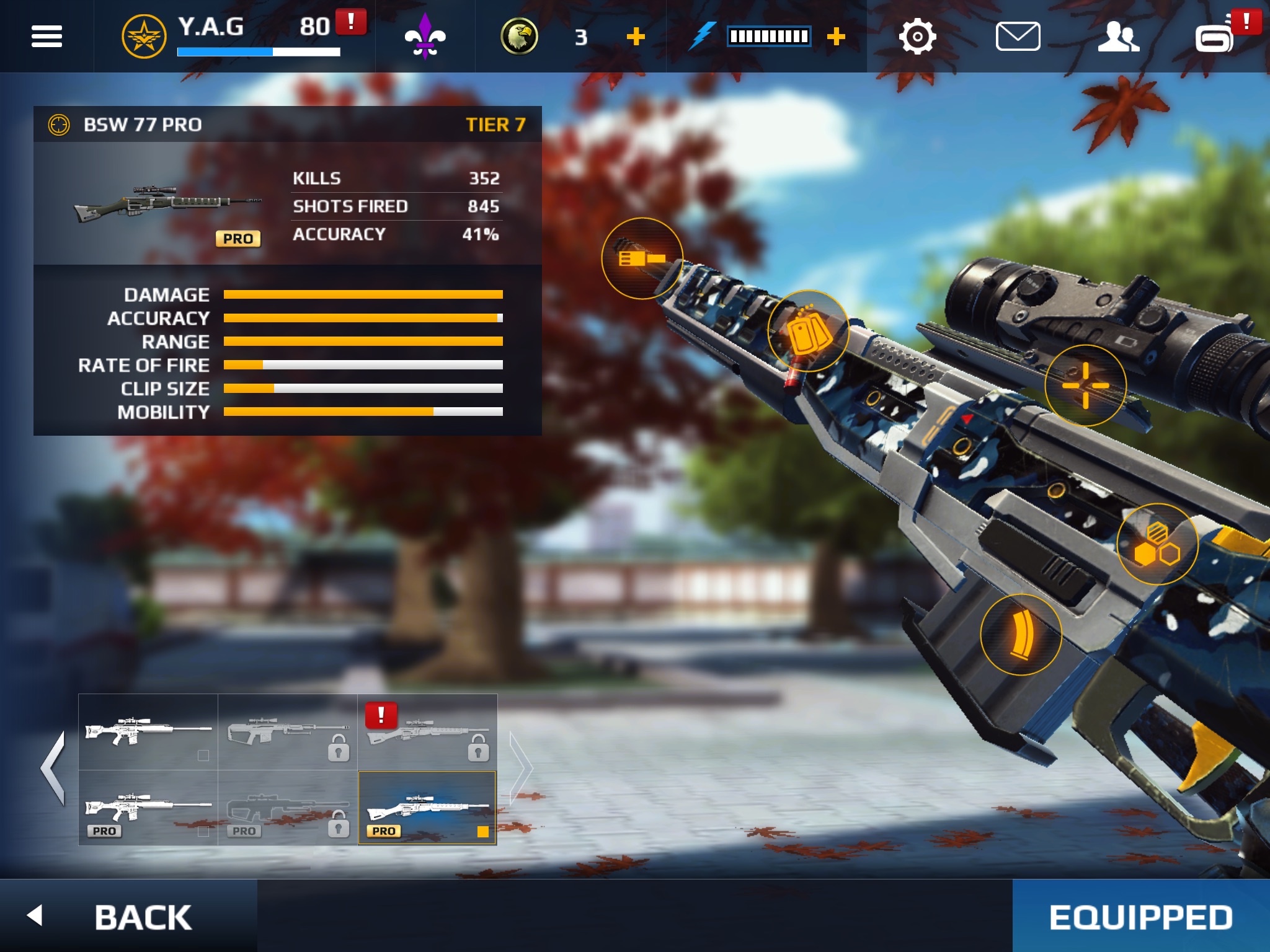
Task: Select the muzzle attachment slot
Action: point(642,258)
